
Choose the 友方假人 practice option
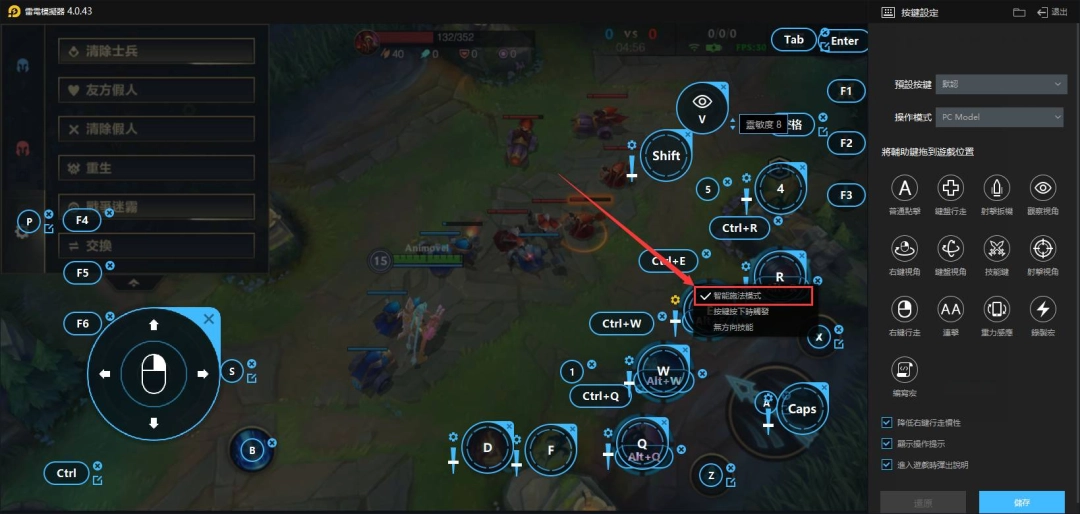point(156,90)
